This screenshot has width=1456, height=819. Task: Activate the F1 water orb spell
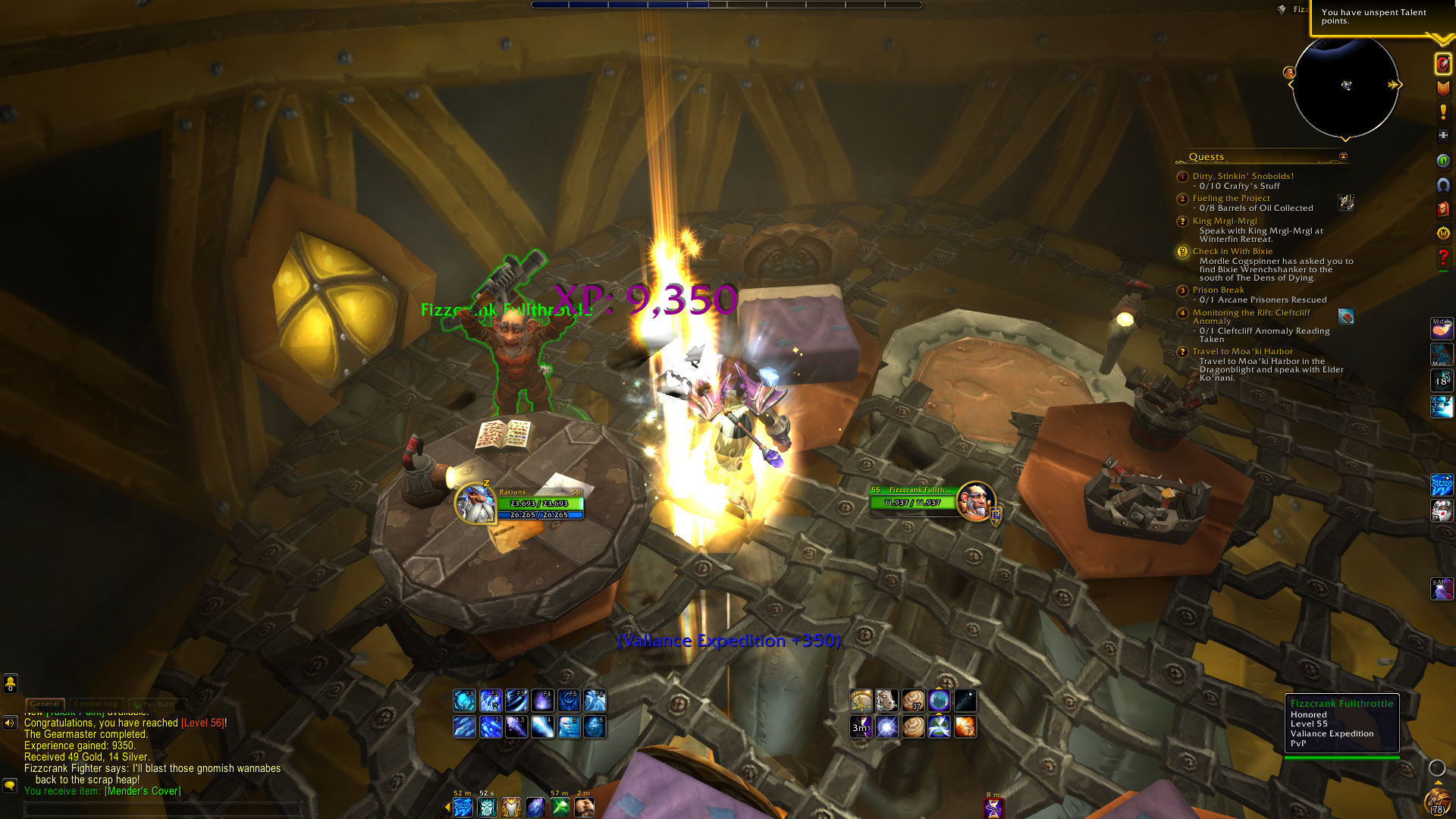coord(464,700)
